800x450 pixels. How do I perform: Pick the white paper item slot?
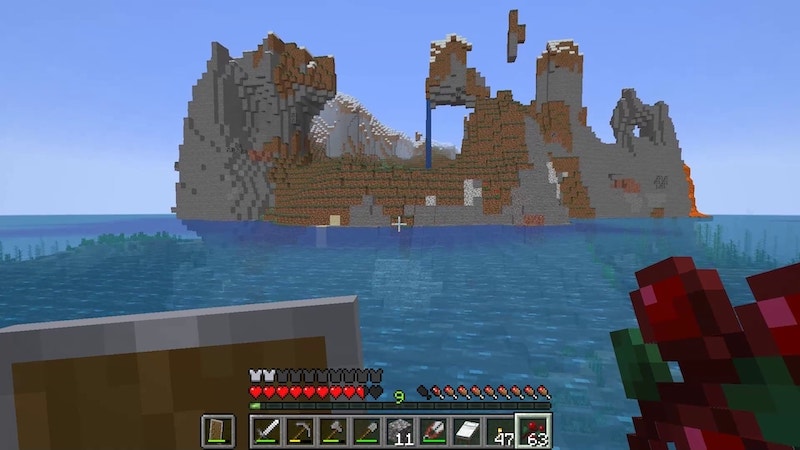click(x=466, y=431)
